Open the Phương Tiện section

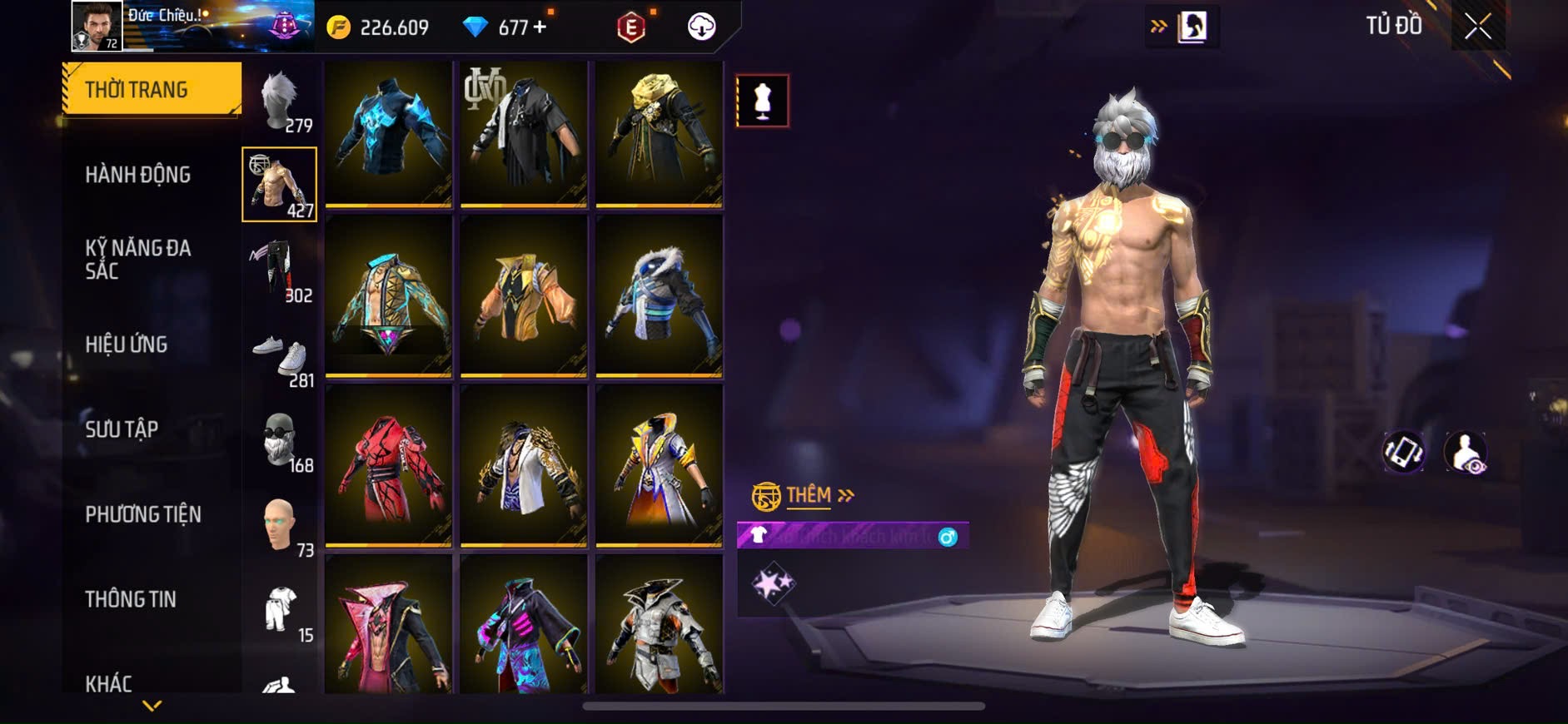click(143, 514)
